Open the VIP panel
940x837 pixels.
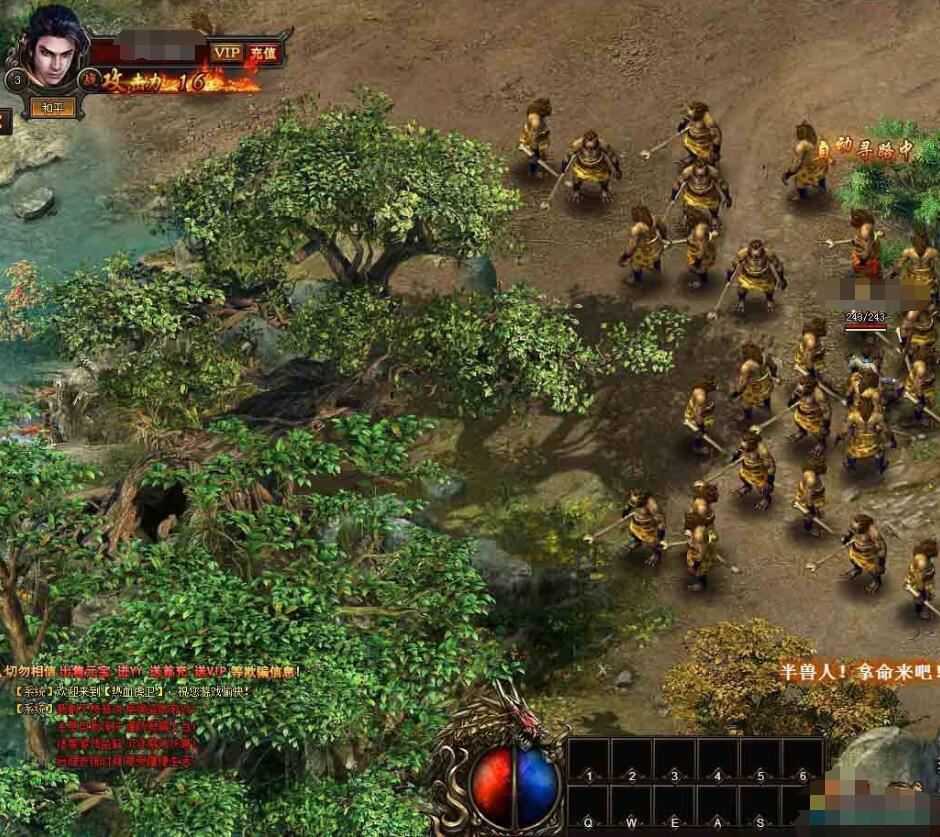[227, 52]
